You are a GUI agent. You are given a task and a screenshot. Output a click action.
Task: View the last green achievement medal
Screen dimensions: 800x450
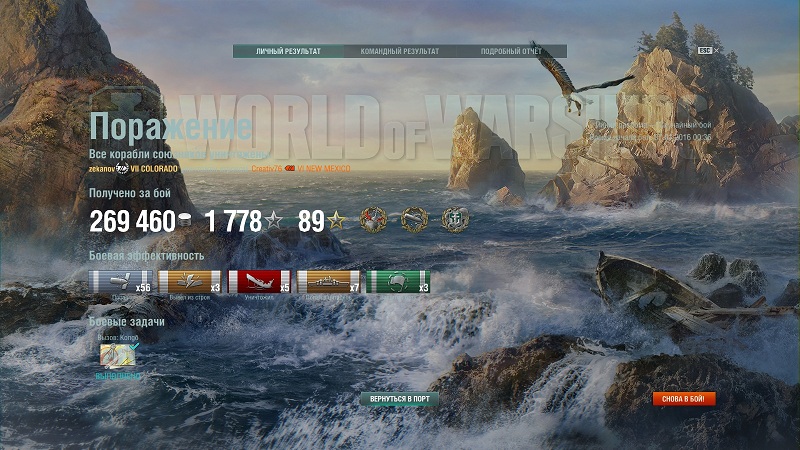coord(454,221)
